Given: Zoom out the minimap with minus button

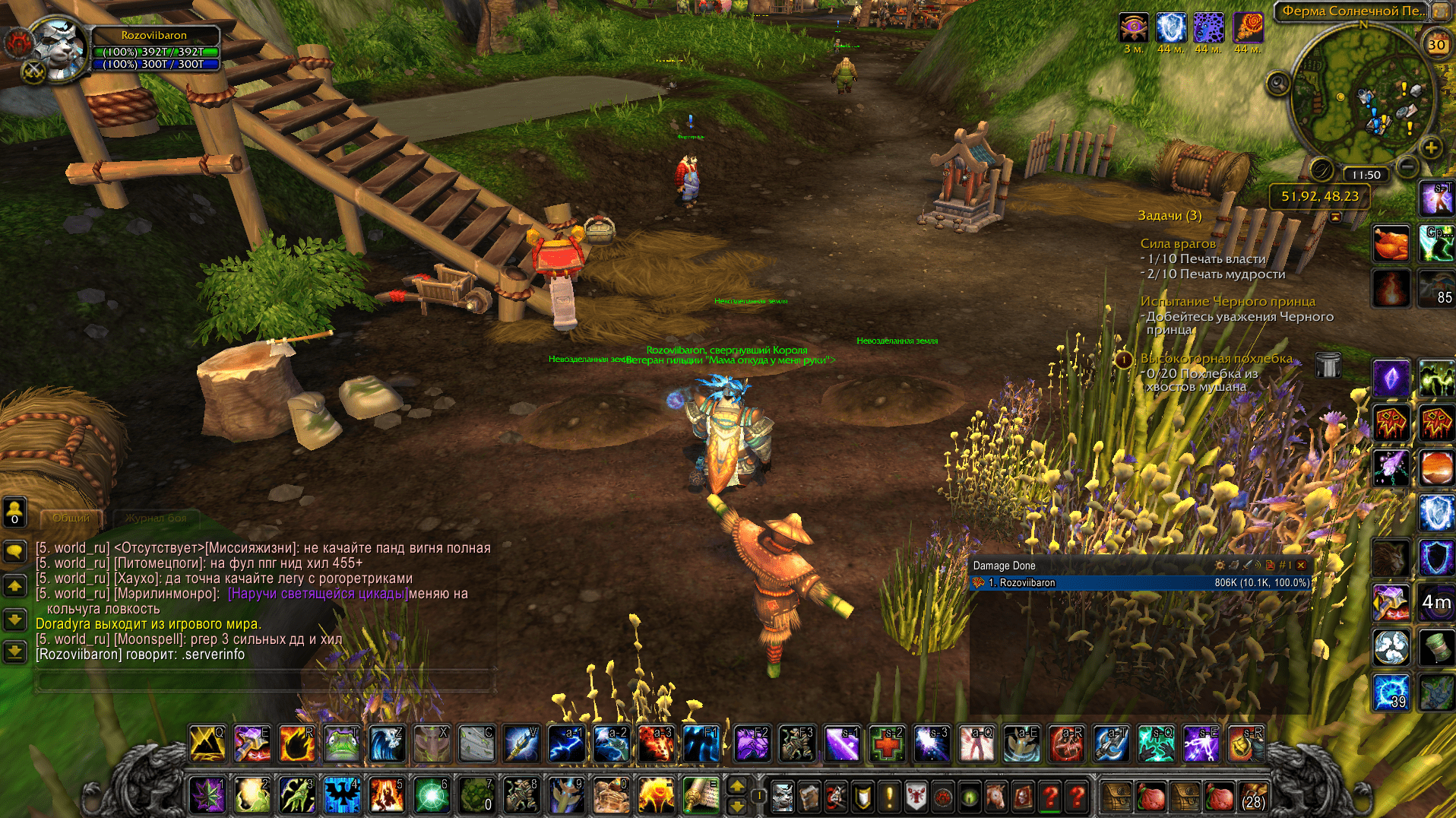Looking at the screenshot, I should [x=1407, y=166].
